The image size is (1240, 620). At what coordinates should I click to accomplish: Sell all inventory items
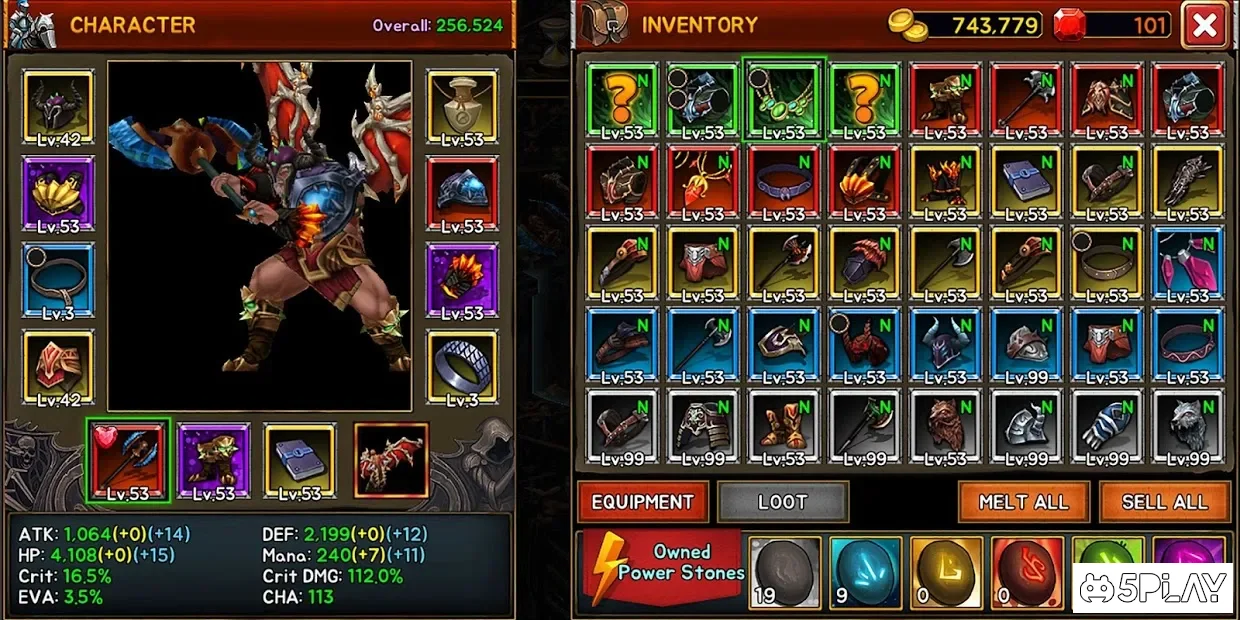pos(1164,502)
